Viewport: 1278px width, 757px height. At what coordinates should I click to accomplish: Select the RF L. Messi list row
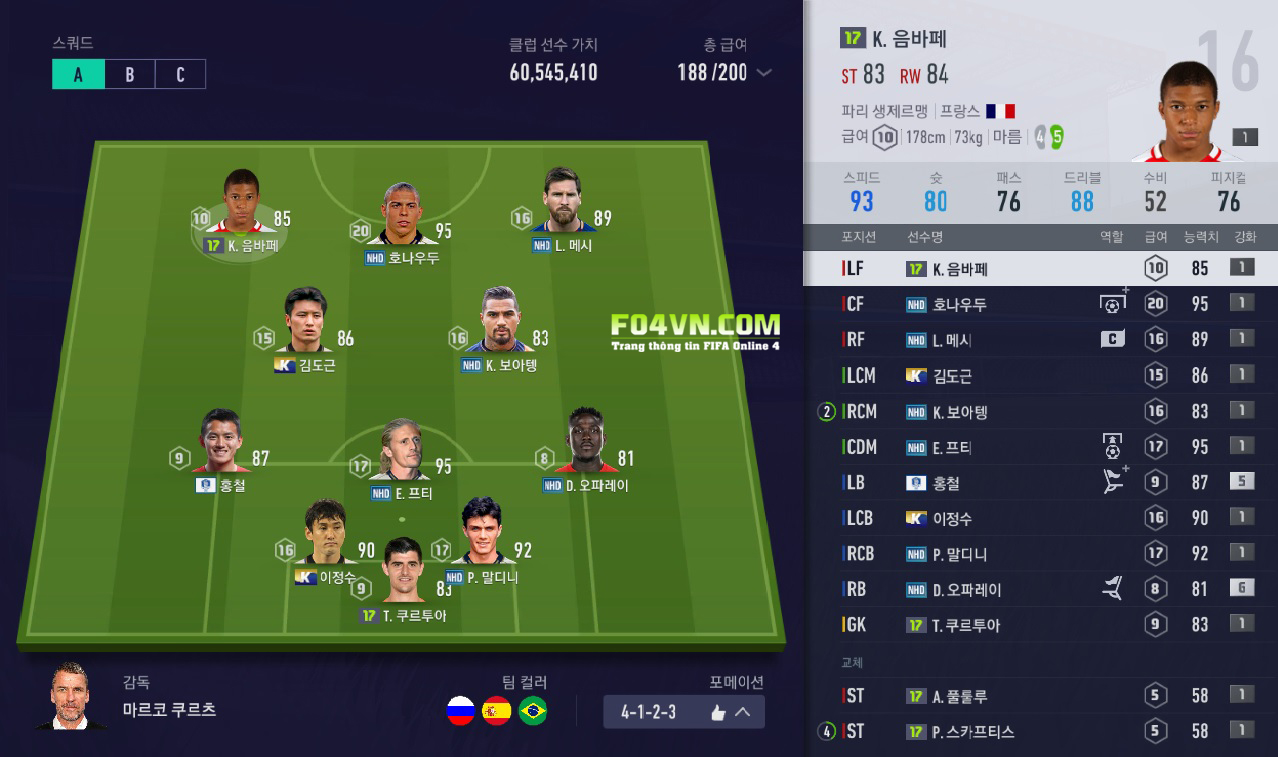[1040, 340]
